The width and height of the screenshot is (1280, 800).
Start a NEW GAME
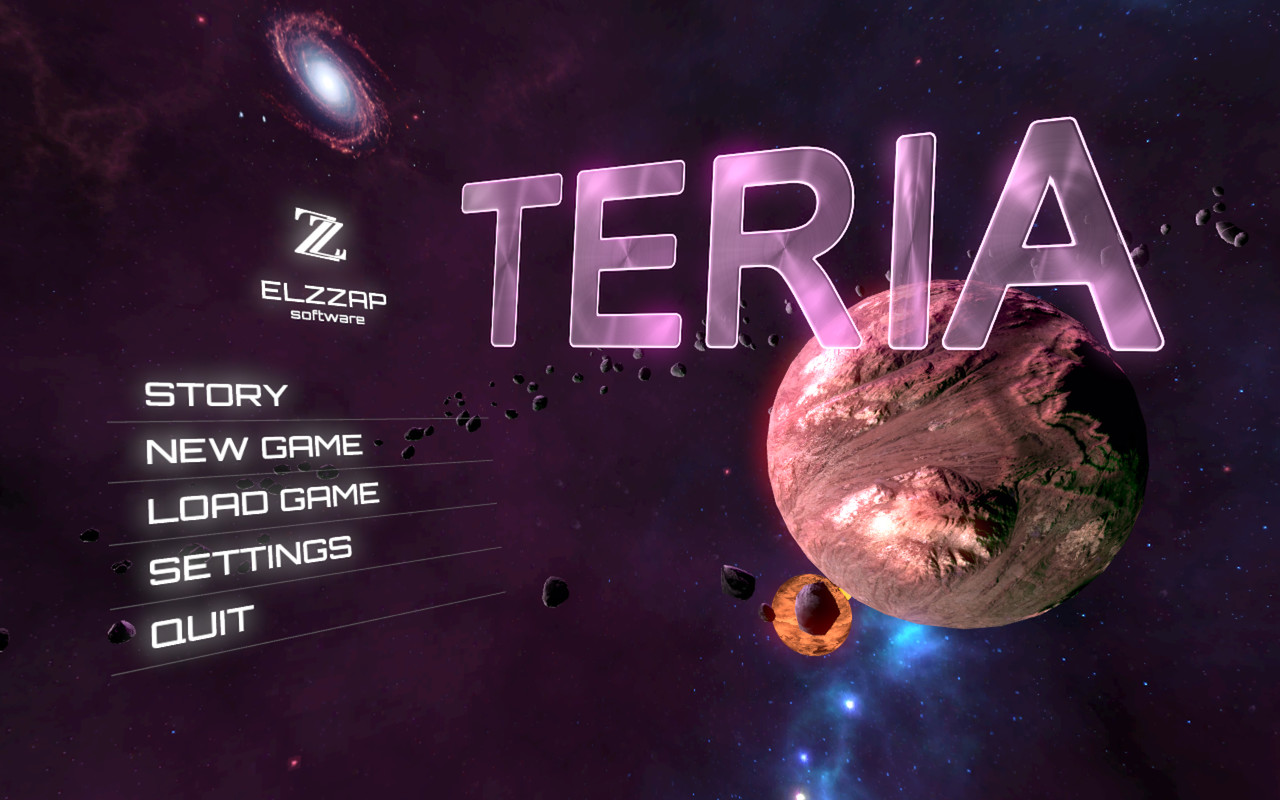point(253,447)
